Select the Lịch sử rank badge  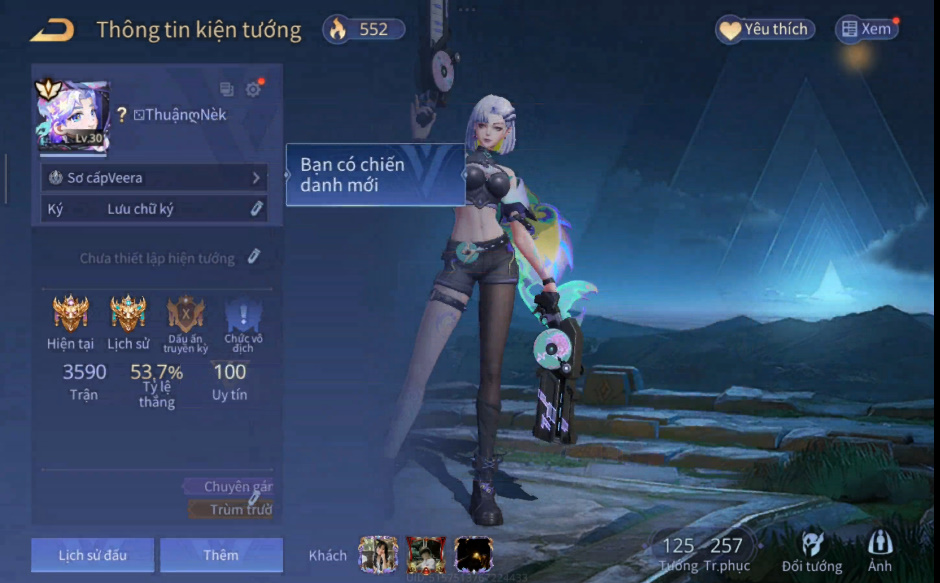pos(128,315)
